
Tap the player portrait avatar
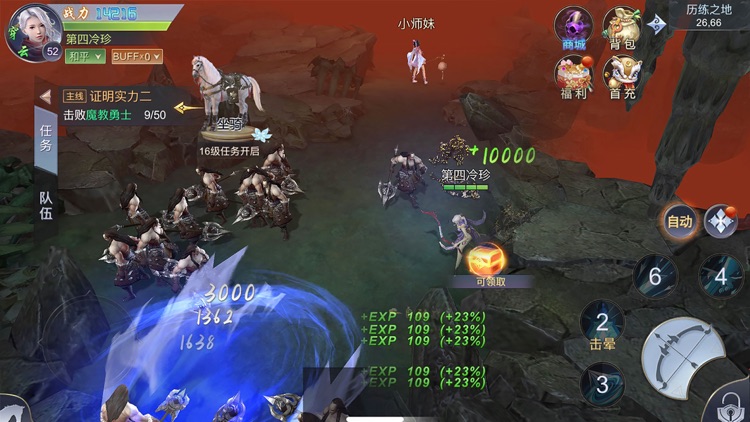[30, 33]
